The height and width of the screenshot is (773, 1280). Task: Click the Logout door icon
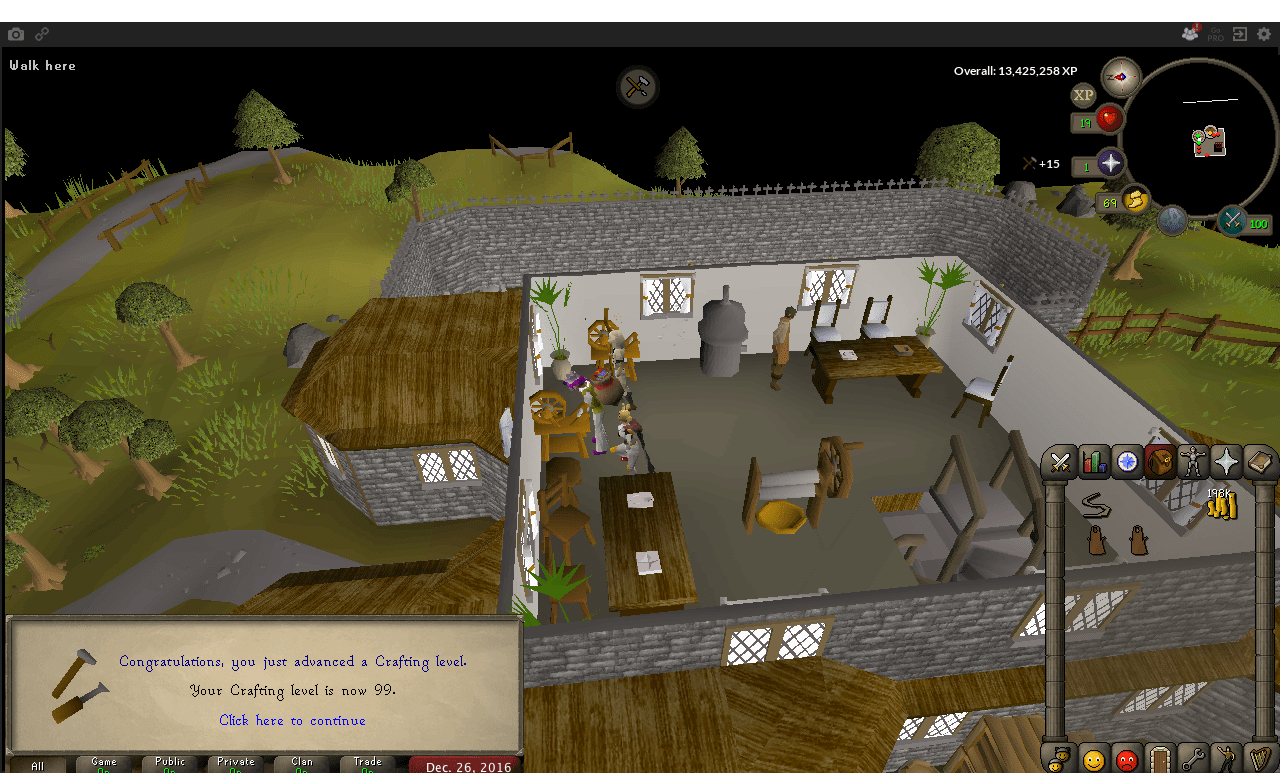click(x=1160, y=758)
